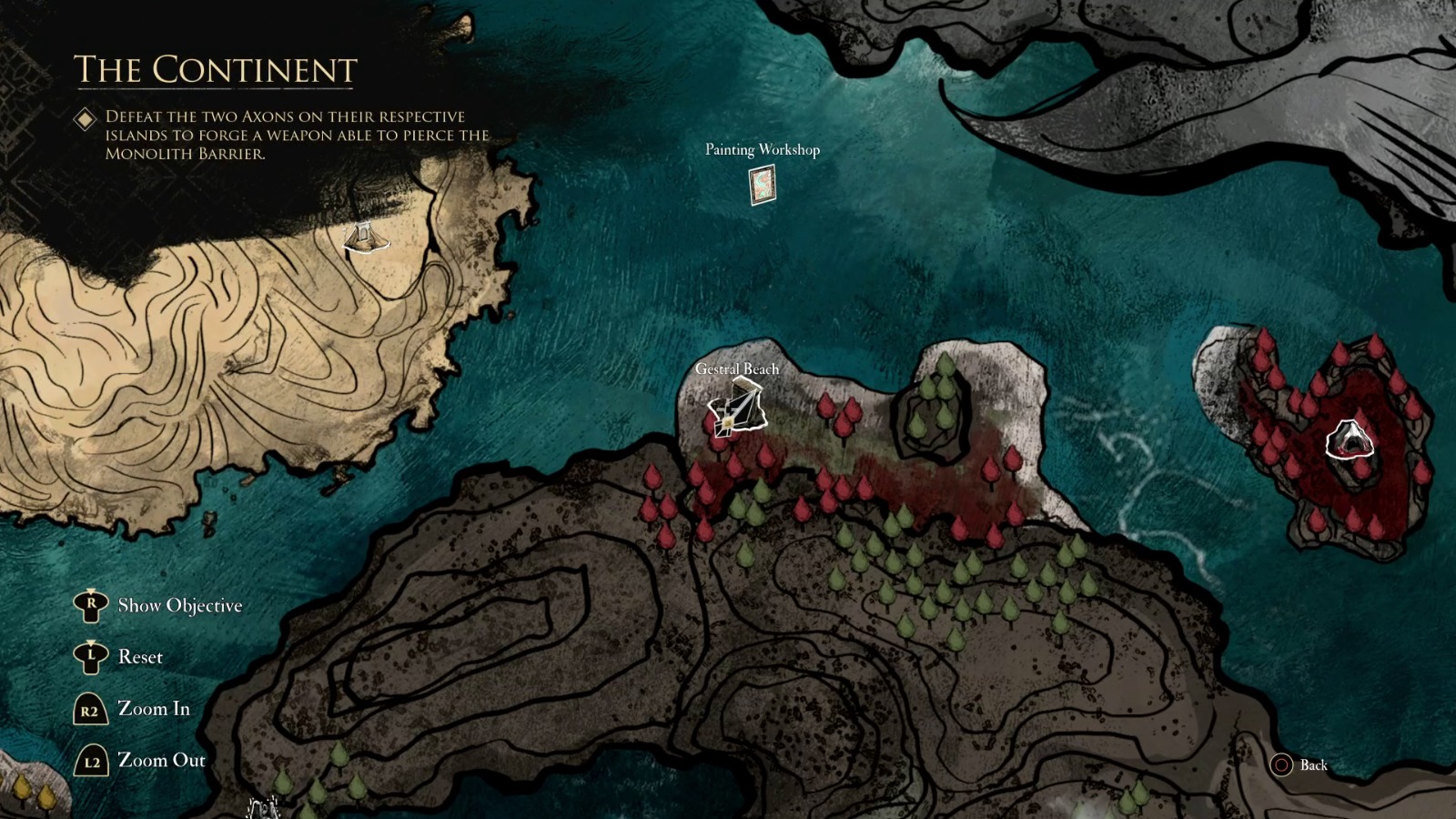Click the L stick icon beside Reset

coord(89,656)
